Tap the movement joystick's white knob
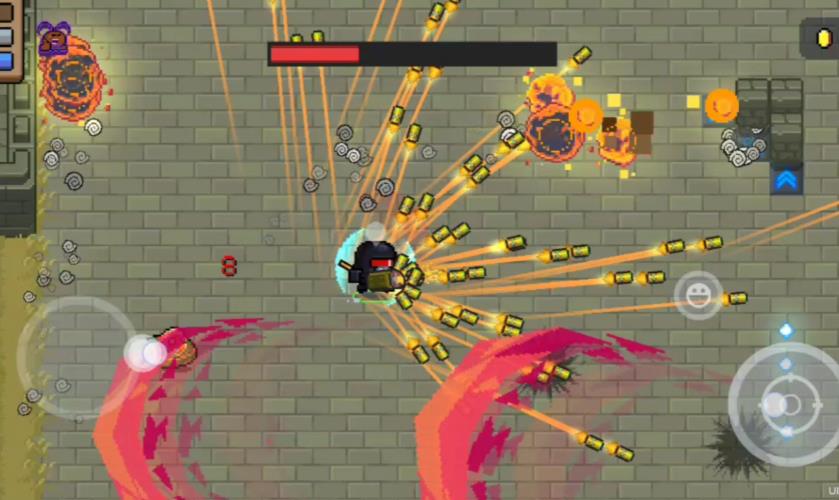This screenshot has height=500, width=839. 146,352
